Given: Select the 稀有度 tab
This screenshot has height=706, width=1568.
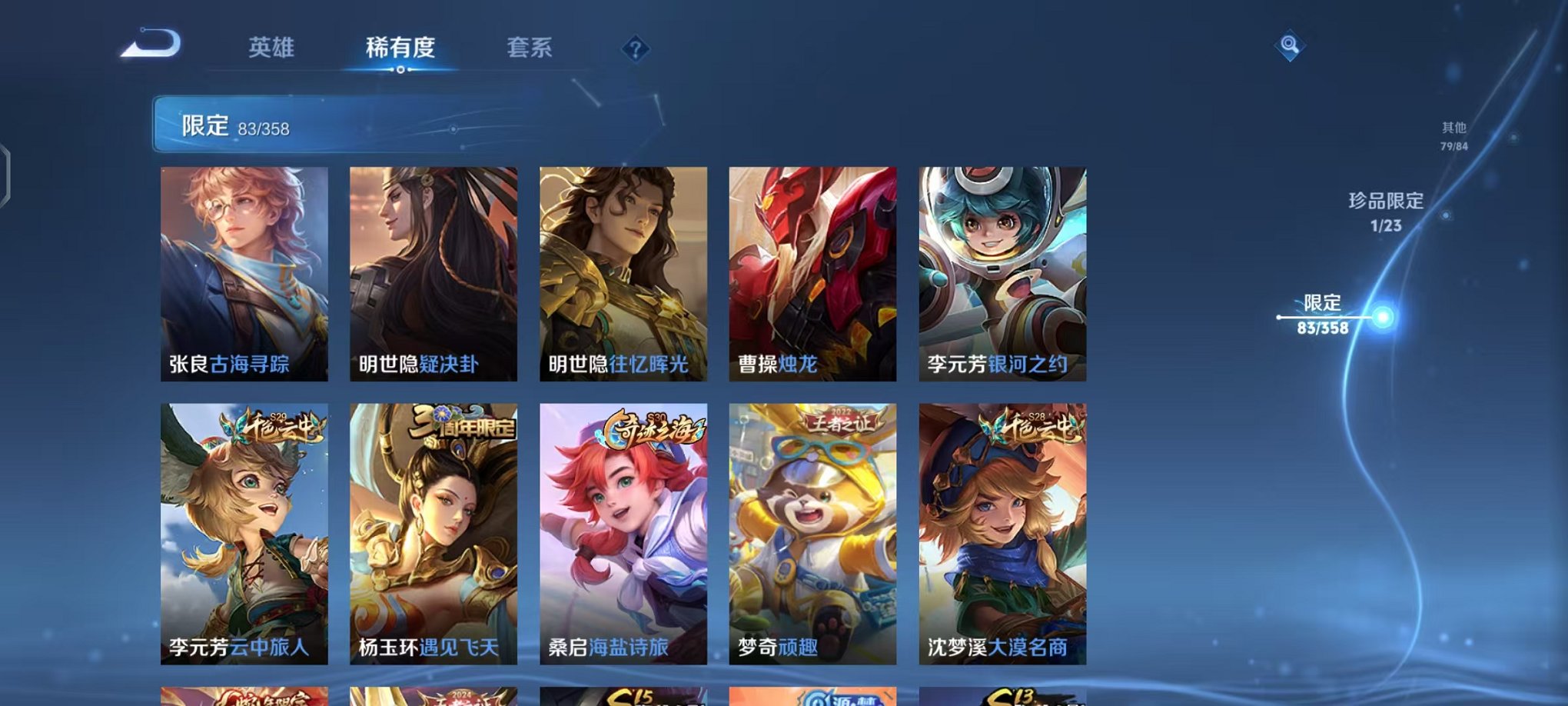Looking at the screenshot, I should coord(399,48).
